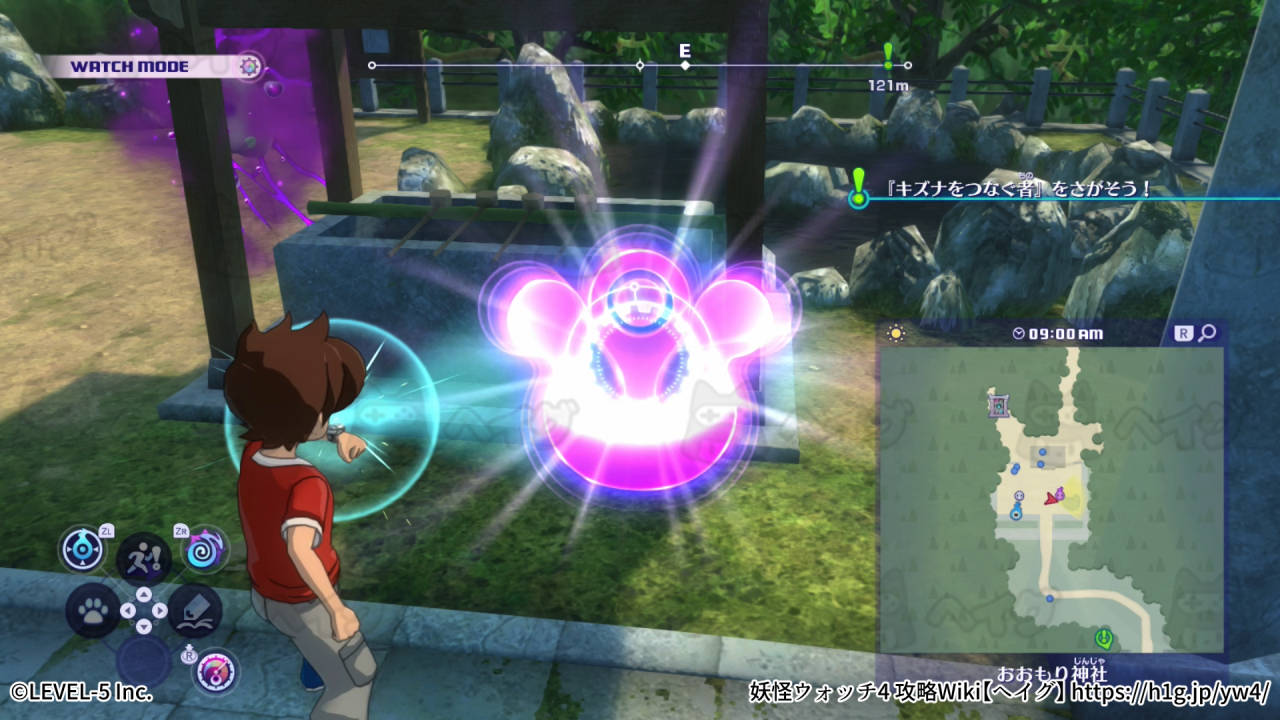Open the paw print shortcut

point(93,611)
